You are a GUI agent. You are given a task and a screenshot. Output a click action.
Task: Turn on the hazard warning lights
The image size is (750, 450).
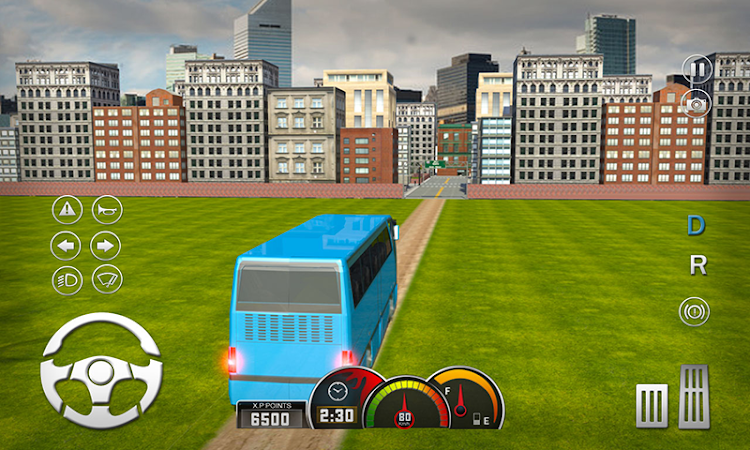click(x=67, y=209)
